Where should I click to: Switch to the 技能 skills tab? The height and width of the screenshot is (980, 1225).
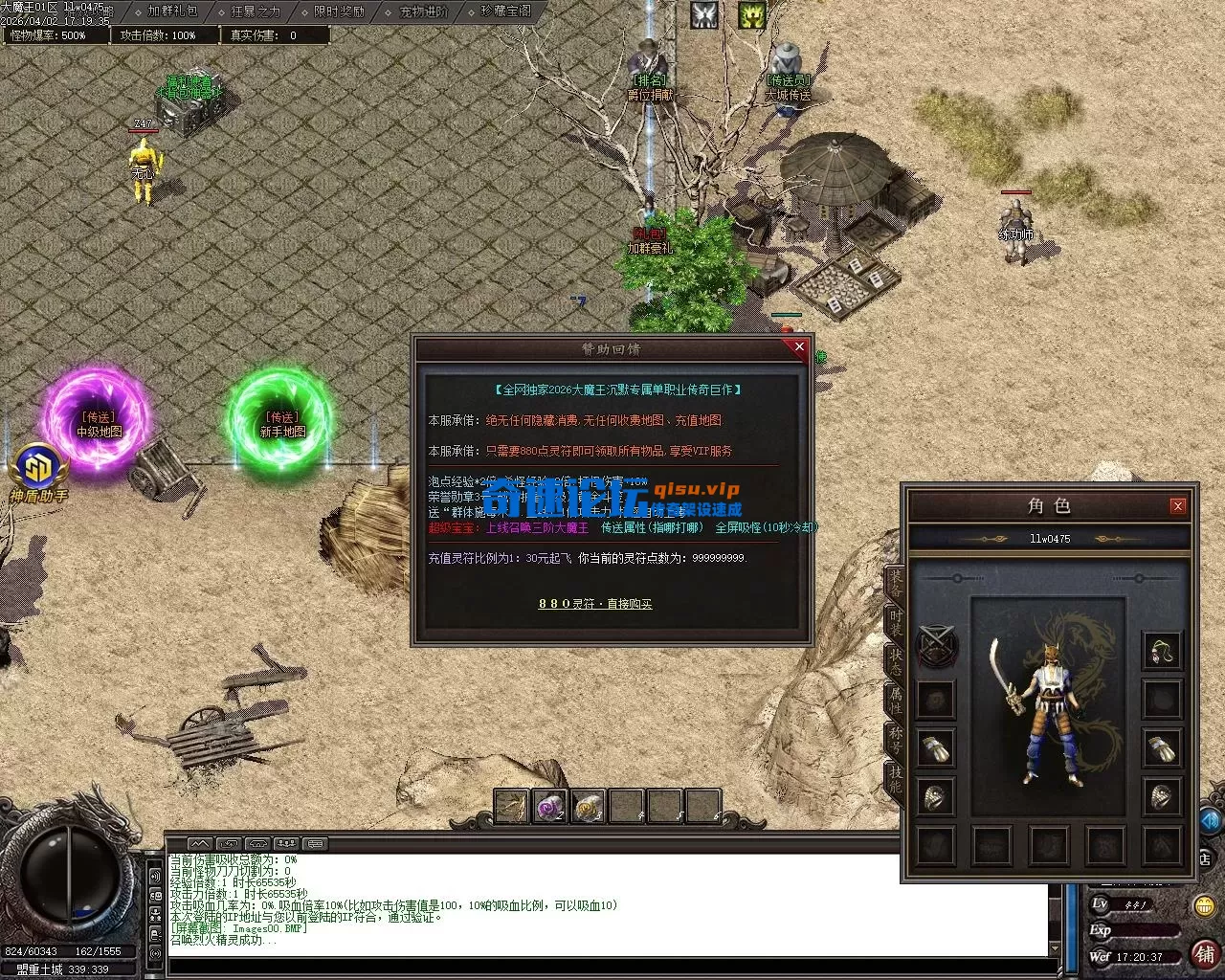(895, 780)
